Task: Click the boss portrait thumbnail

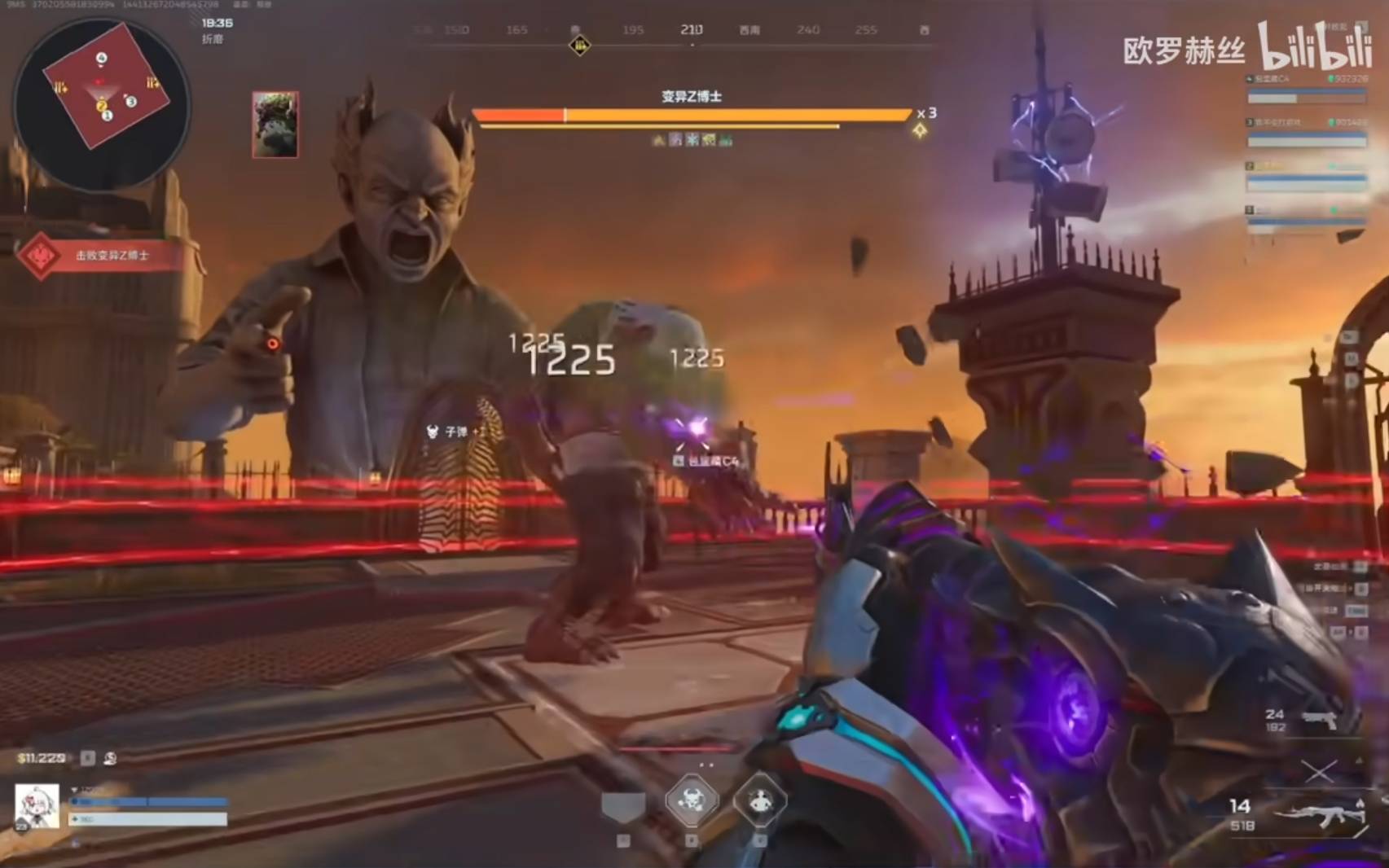Action: click(275, 125)
